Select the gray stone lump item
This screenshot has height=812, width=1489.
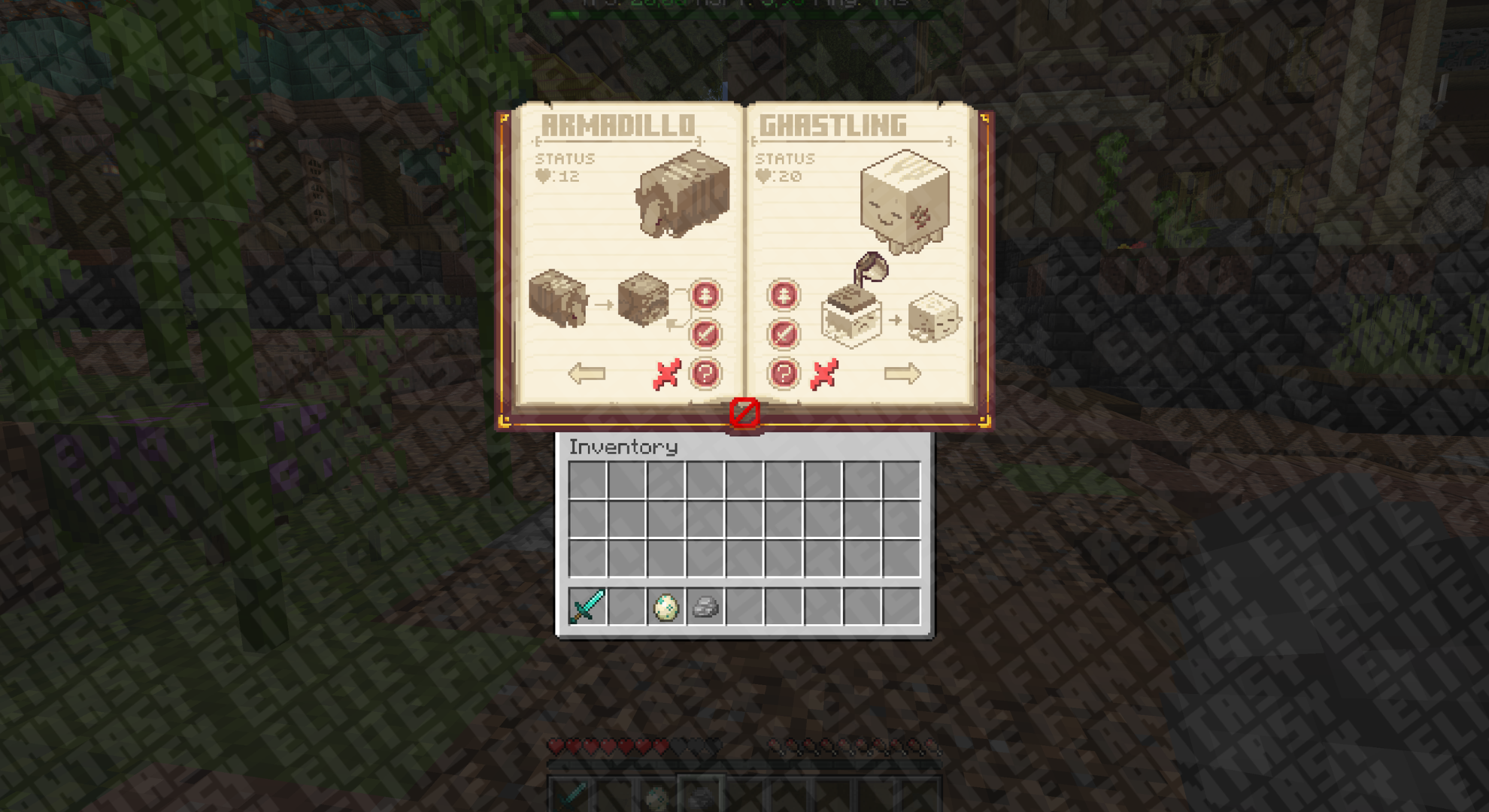tap(705, 607)
